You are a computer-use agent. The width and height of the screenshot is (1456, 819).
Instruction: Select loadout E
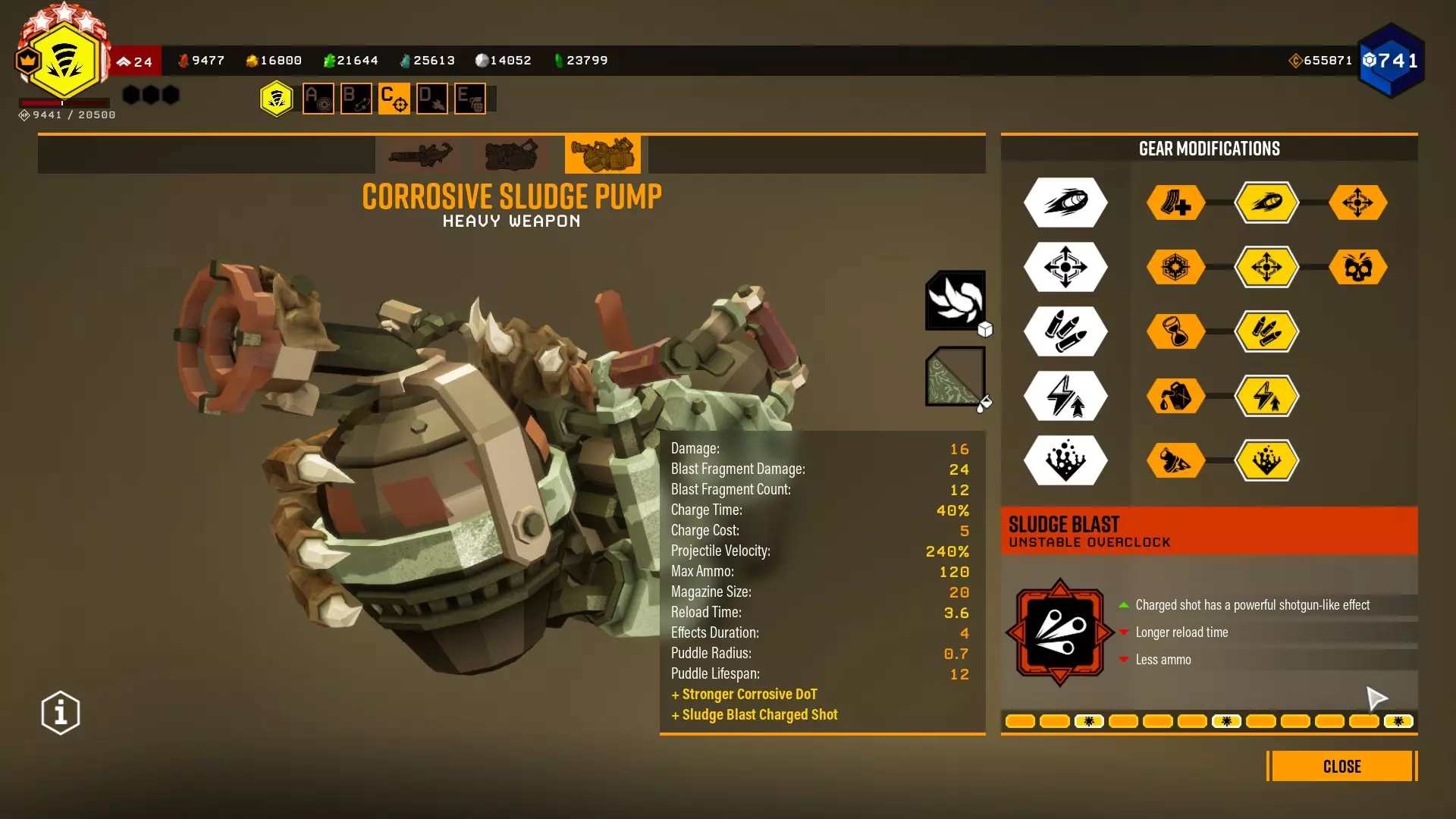(470, 99)
